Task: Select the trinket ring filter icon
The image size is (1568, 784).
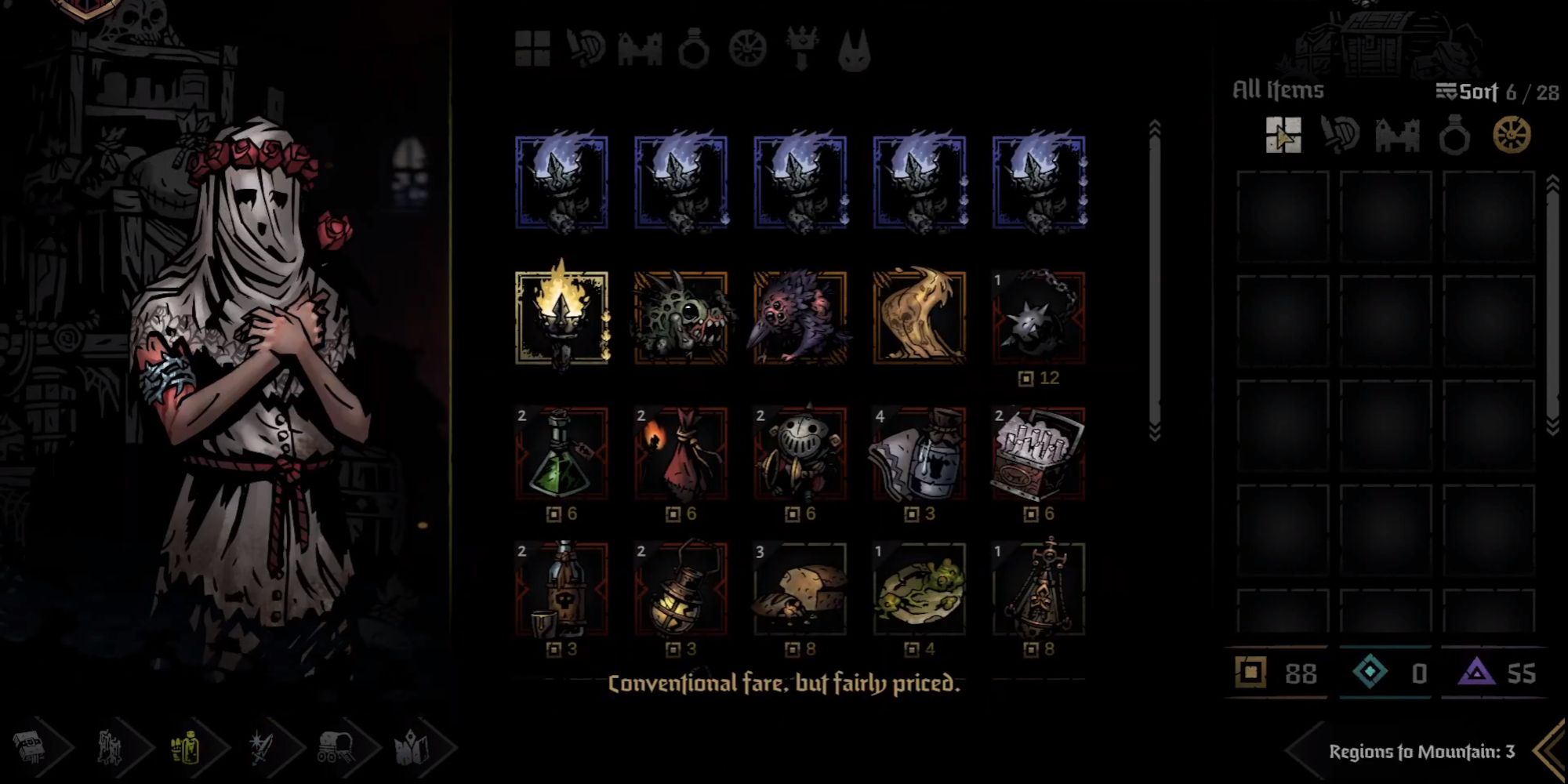Action: (695, 50)
